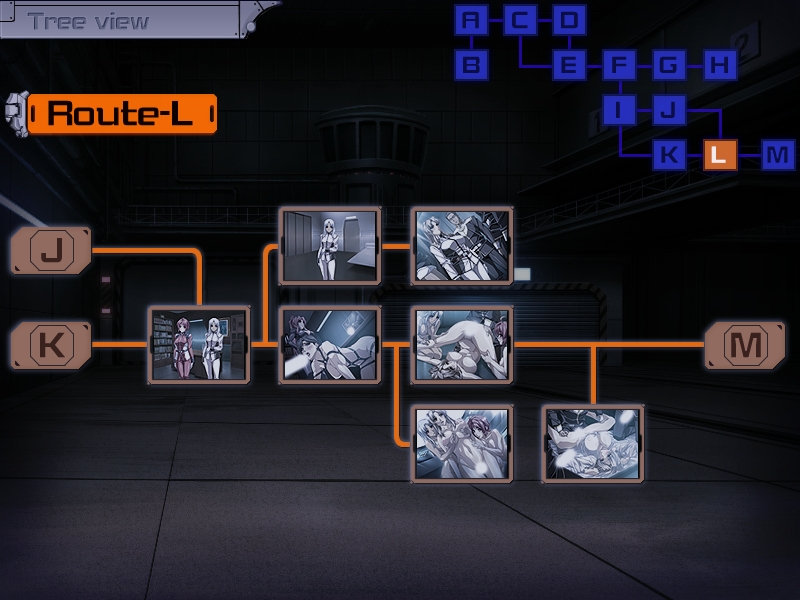
Task: Choose route H node
Action: click(718, 66)
